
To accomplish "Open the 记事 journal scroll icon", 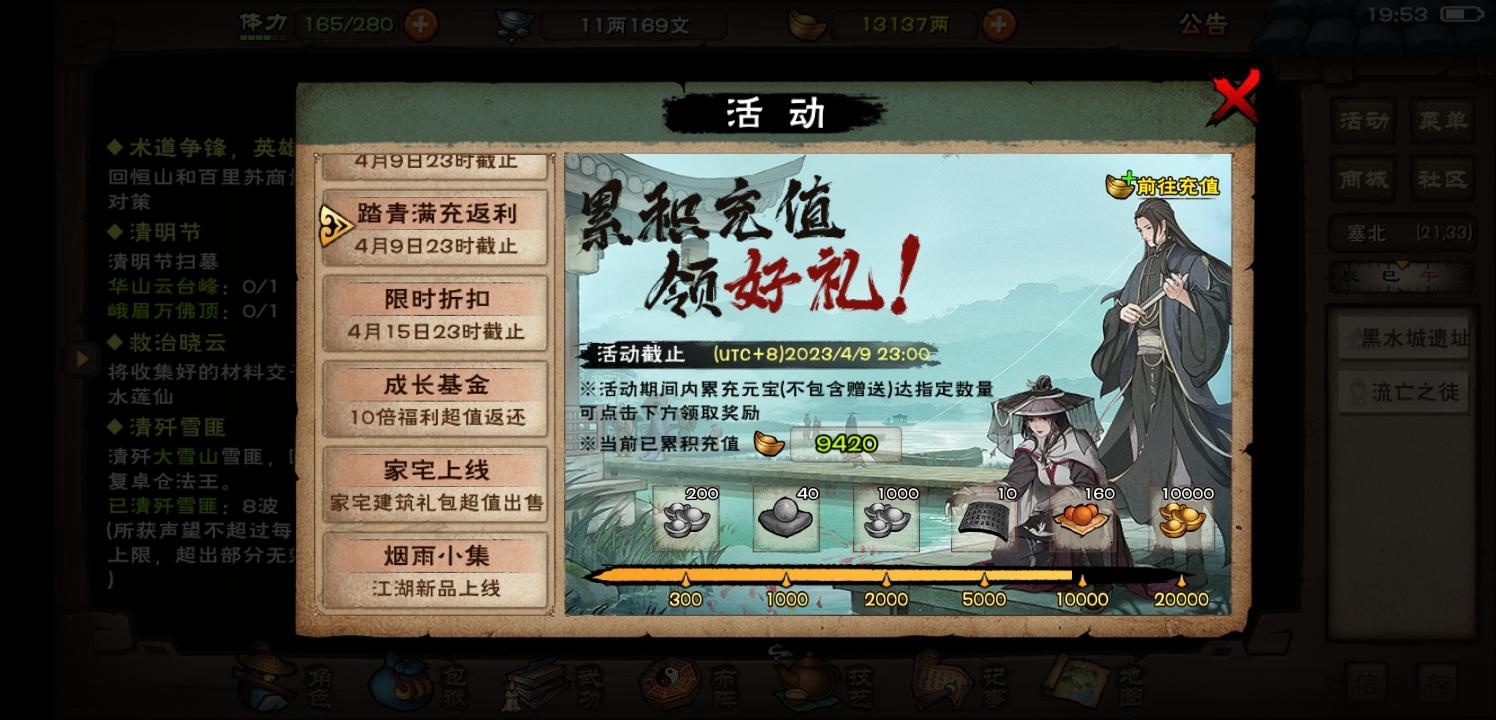I will tap(937, 682).
